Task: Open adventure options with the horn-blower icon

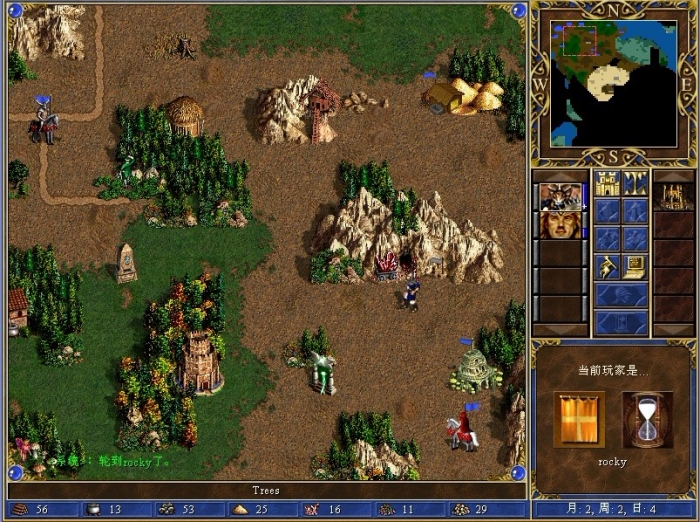Action: pos(607,267)
